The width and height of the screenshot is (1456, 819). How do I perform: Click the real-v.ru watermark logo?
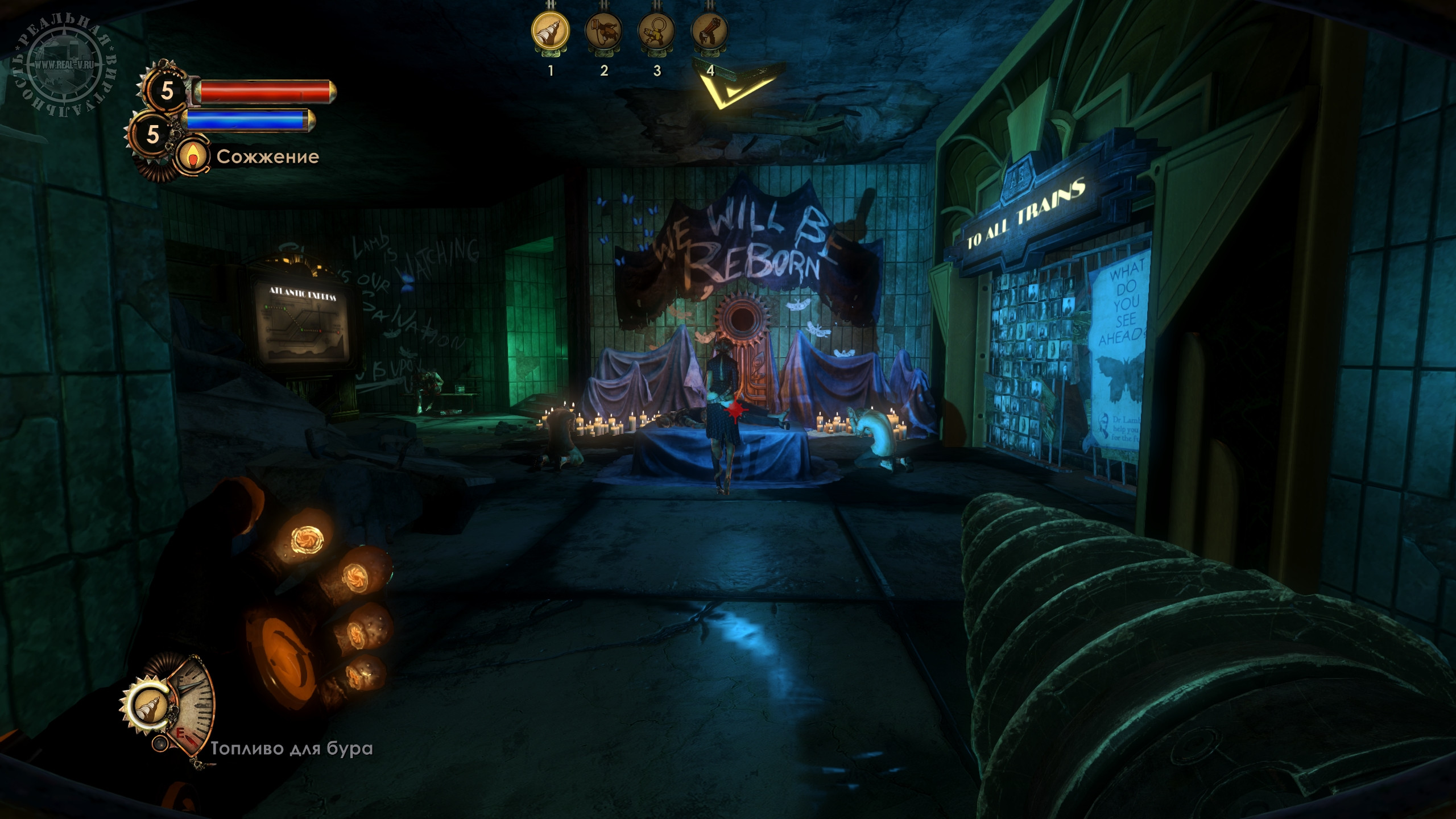pos(64,65)
